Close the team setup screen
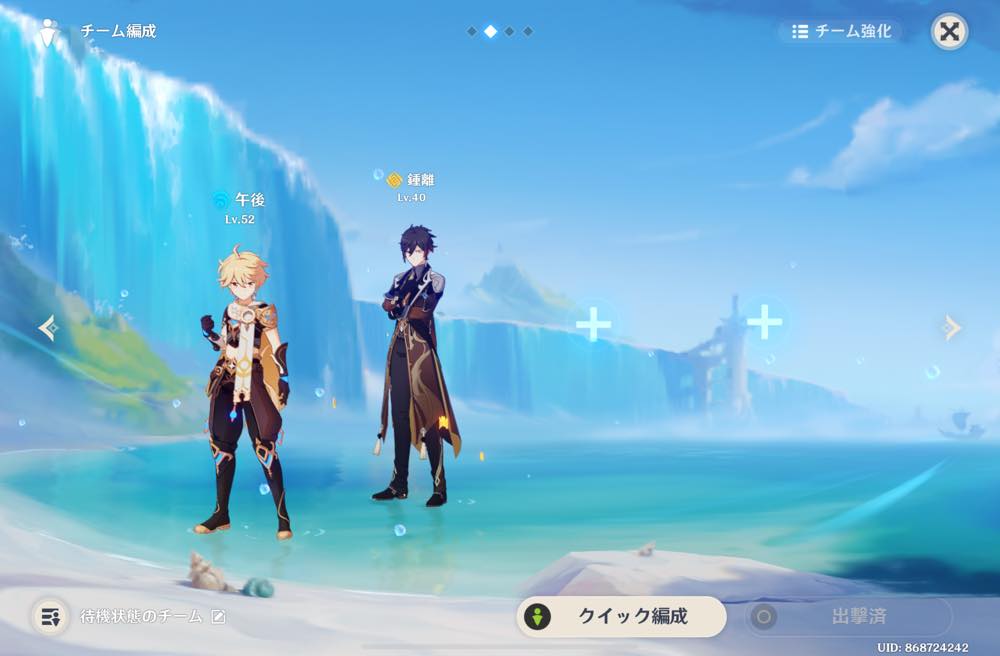This screenshot has height=656, width=1000. pyautogui.click(x=949, y=32)
